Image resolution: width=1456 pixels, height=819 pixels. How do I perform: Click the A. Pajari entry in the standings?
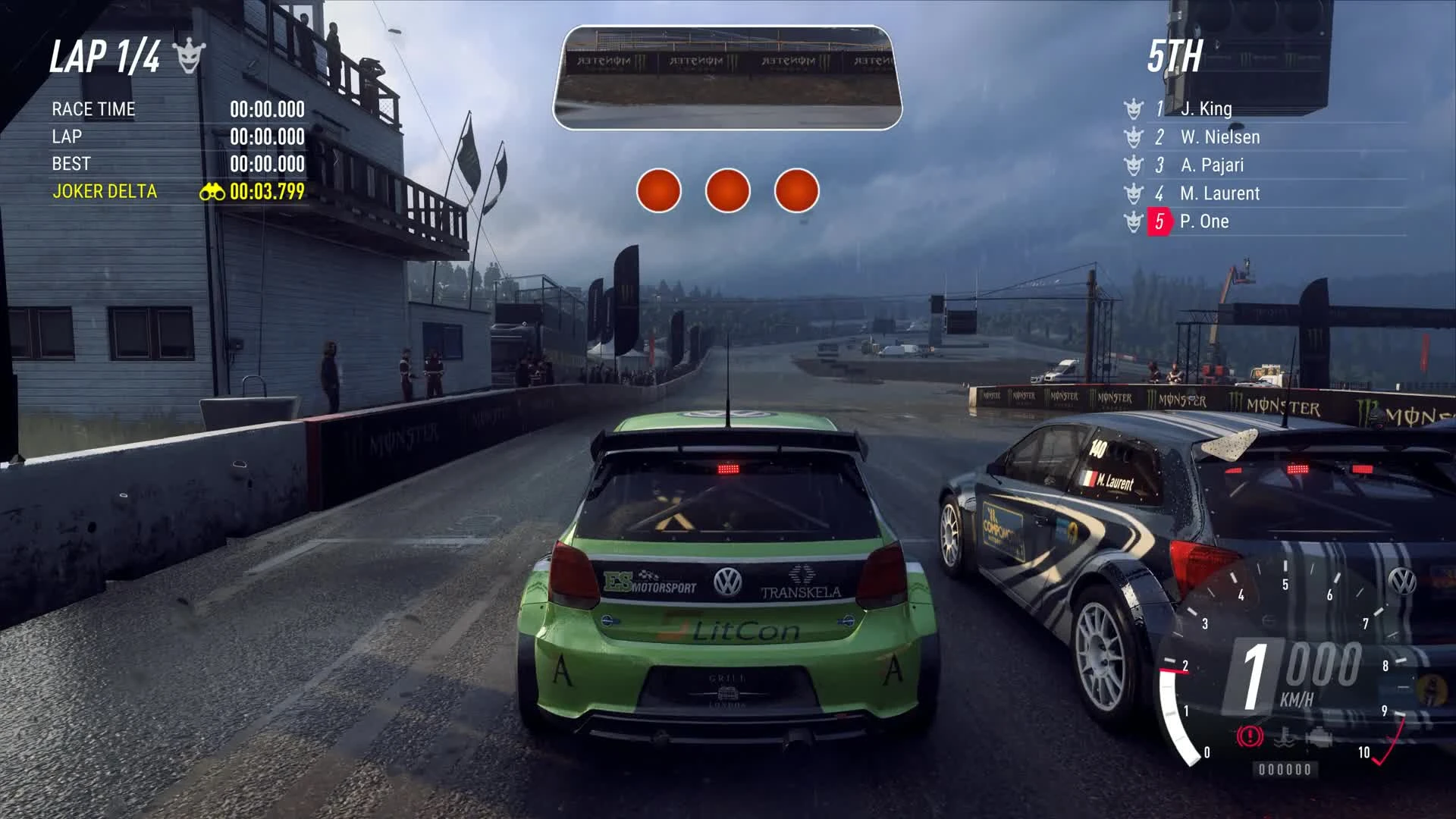(x=1213, y=165)
